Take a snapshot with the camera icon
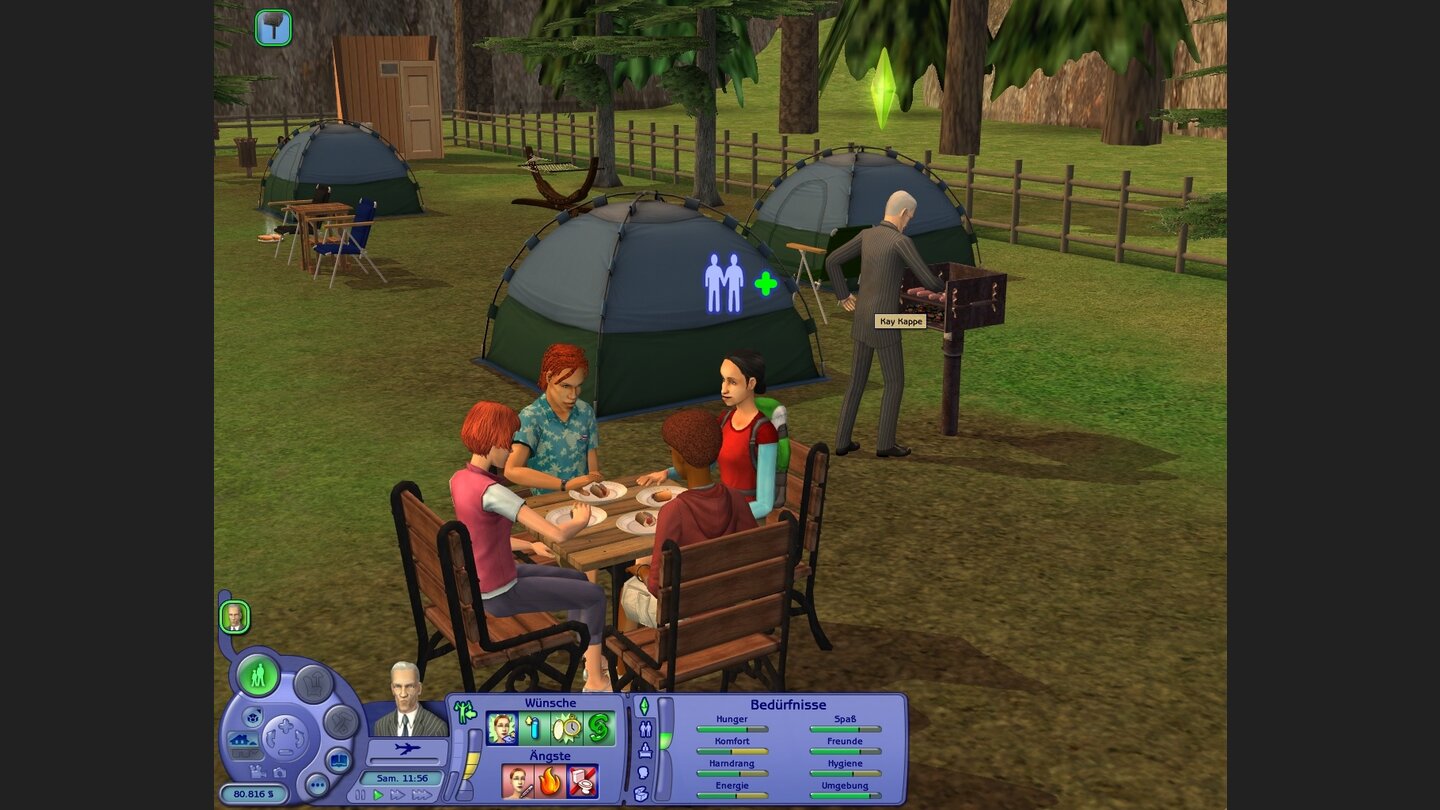 tap(279, 772)
